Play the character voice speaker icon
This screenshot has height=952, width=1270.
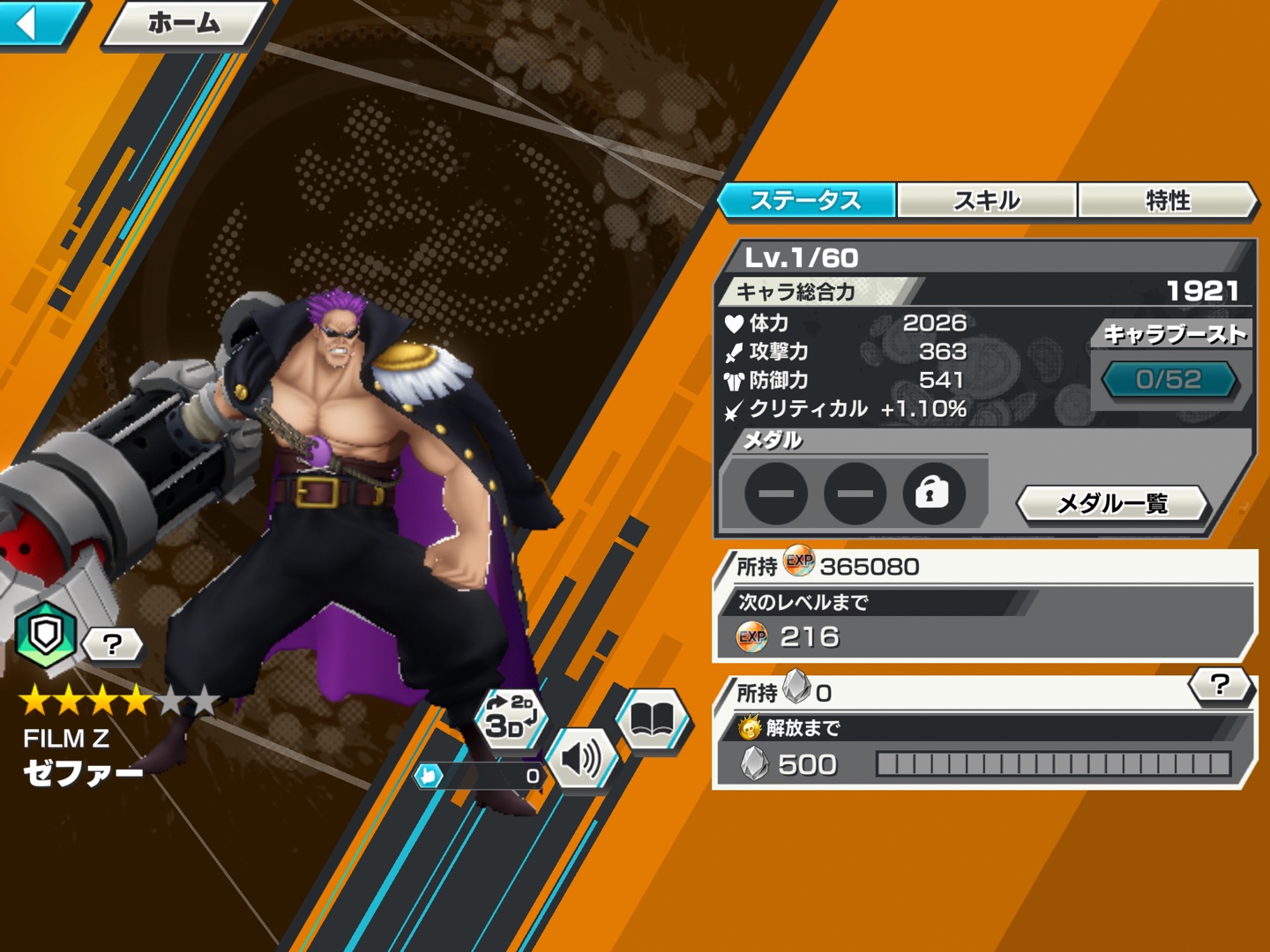pos(581,758)
